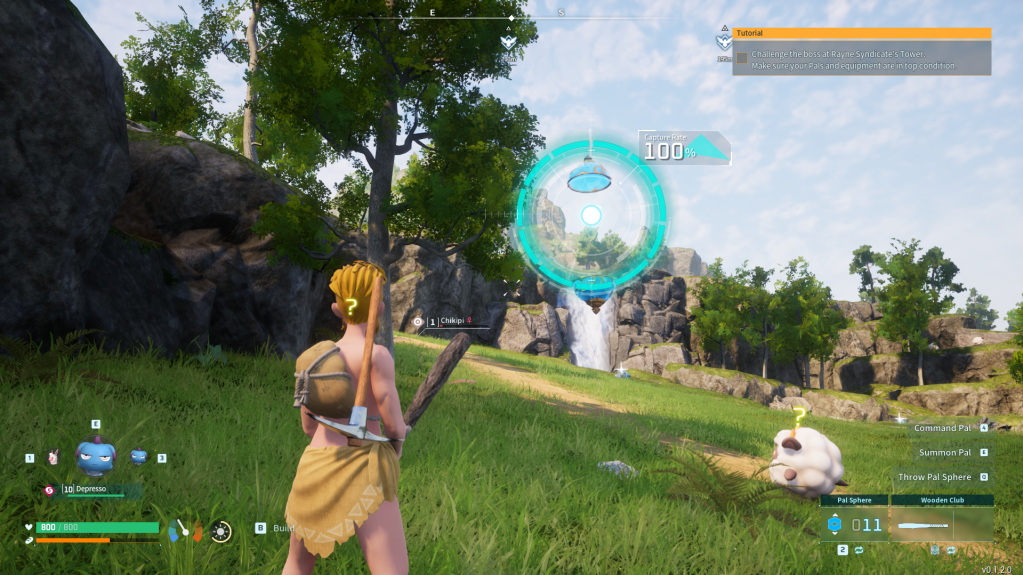The height and width of the screenshot is (575, 1023).
Task: Click the Command Pal label
Action: (x=944, y=428)
